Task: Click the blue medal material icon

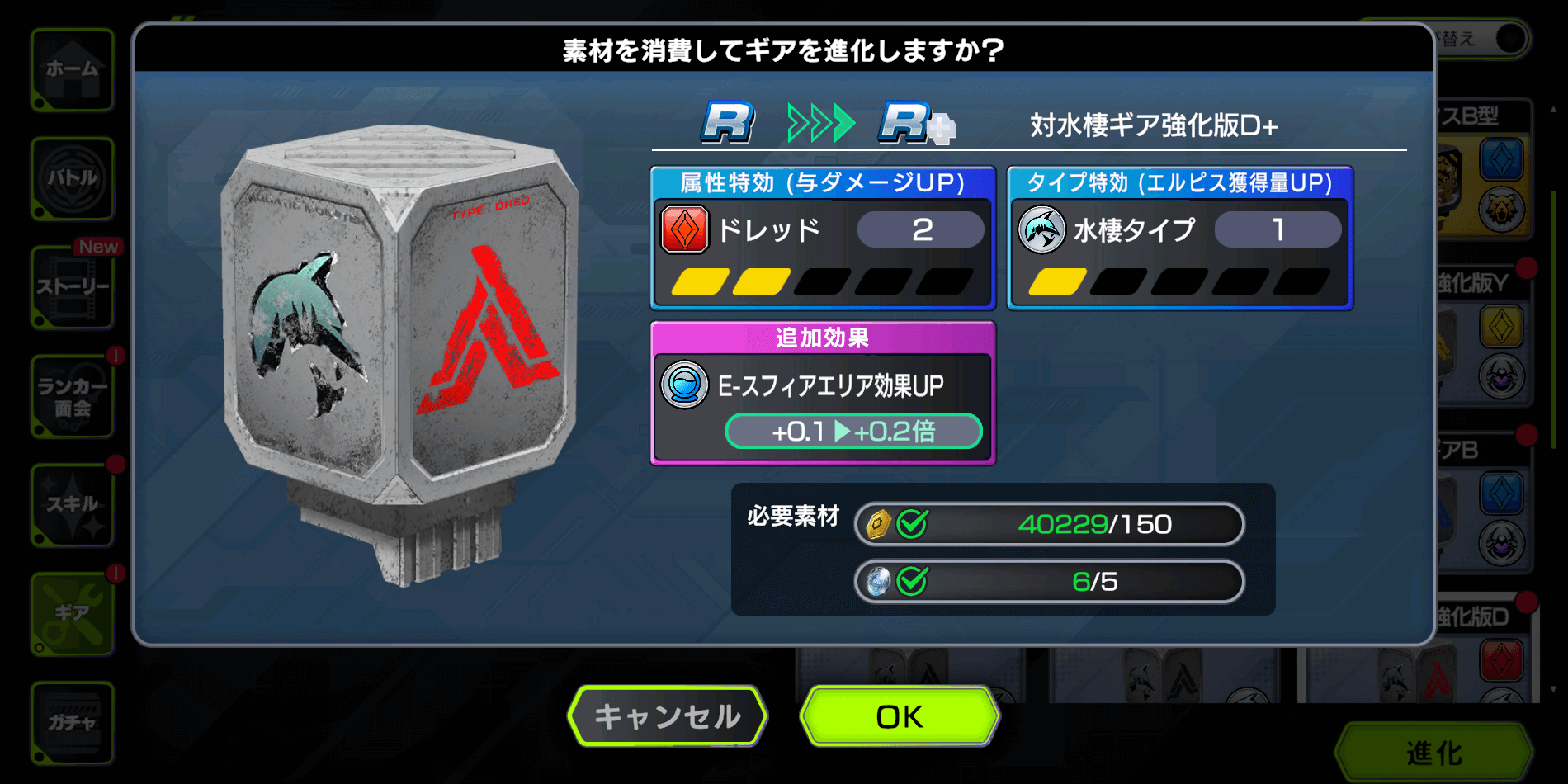Action: click(x=879, y=581)
